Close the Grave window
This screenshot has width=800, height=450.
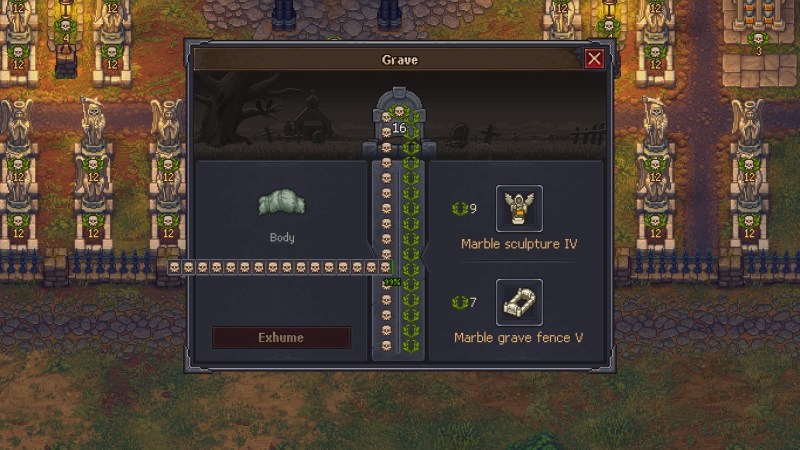594,59
